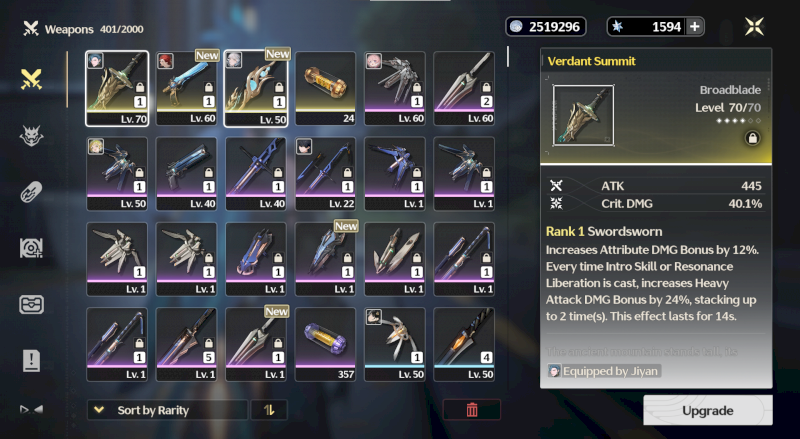Select the gold tube item with count 24

[325, 89]
